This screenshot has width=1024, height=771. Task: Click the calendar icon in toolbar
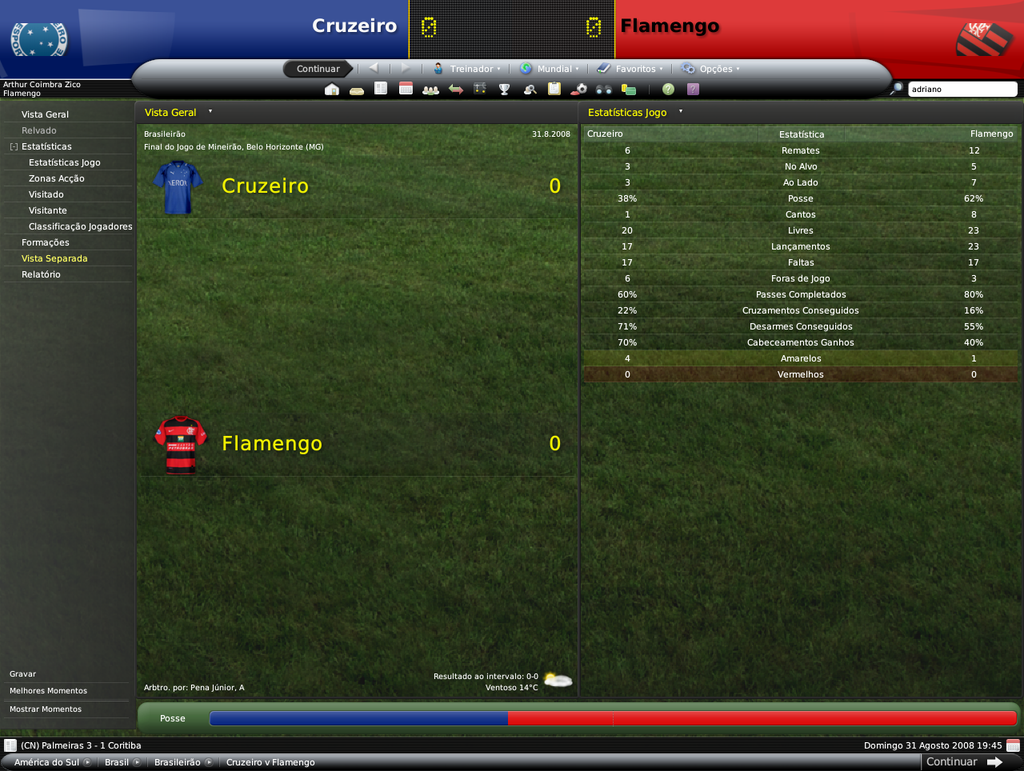click(x=406, y=89)
